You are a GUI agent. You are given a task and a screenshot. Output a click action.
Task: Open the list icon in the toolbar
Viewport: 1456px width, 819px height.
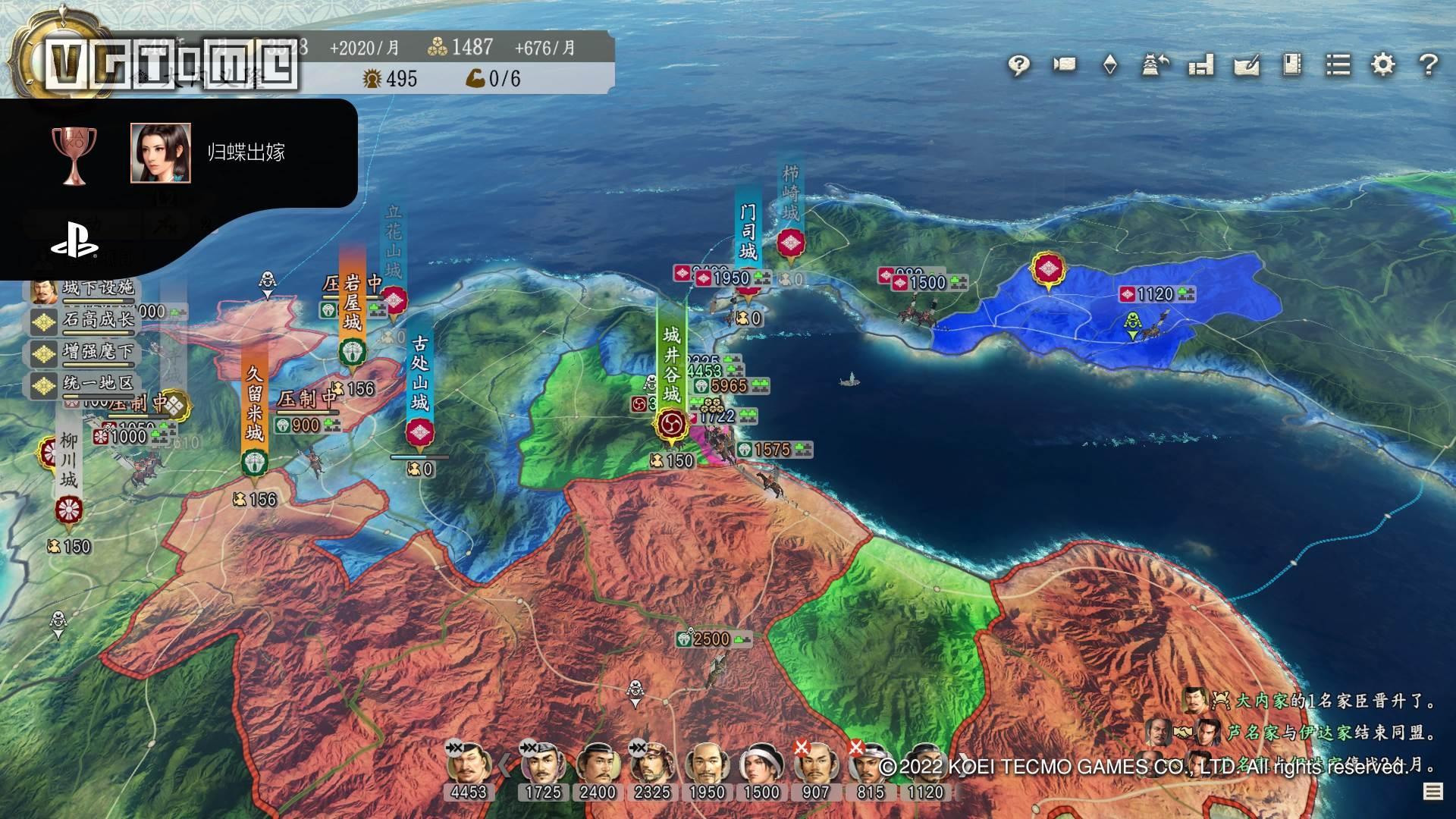(x=1338, y=65)
